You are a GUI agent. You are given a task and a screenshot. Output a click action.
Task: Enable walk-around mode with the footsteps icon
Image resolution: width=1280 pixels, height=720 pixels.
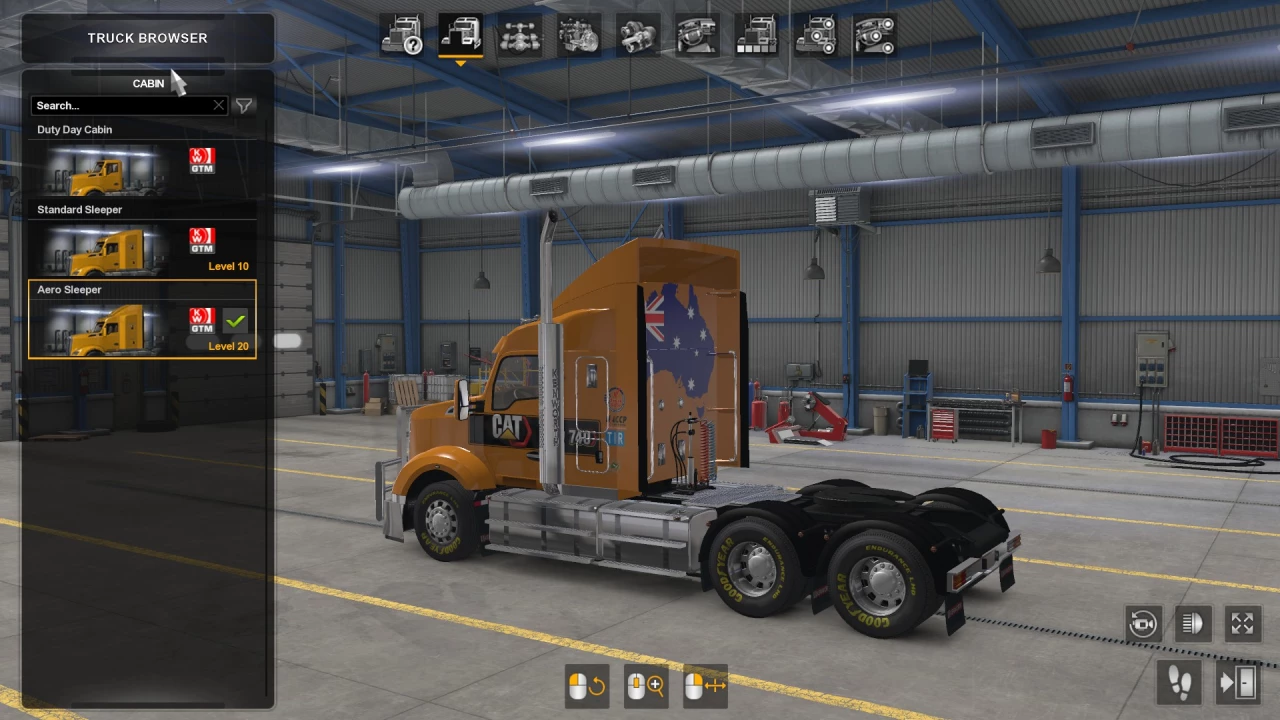tap(1180, 682)
